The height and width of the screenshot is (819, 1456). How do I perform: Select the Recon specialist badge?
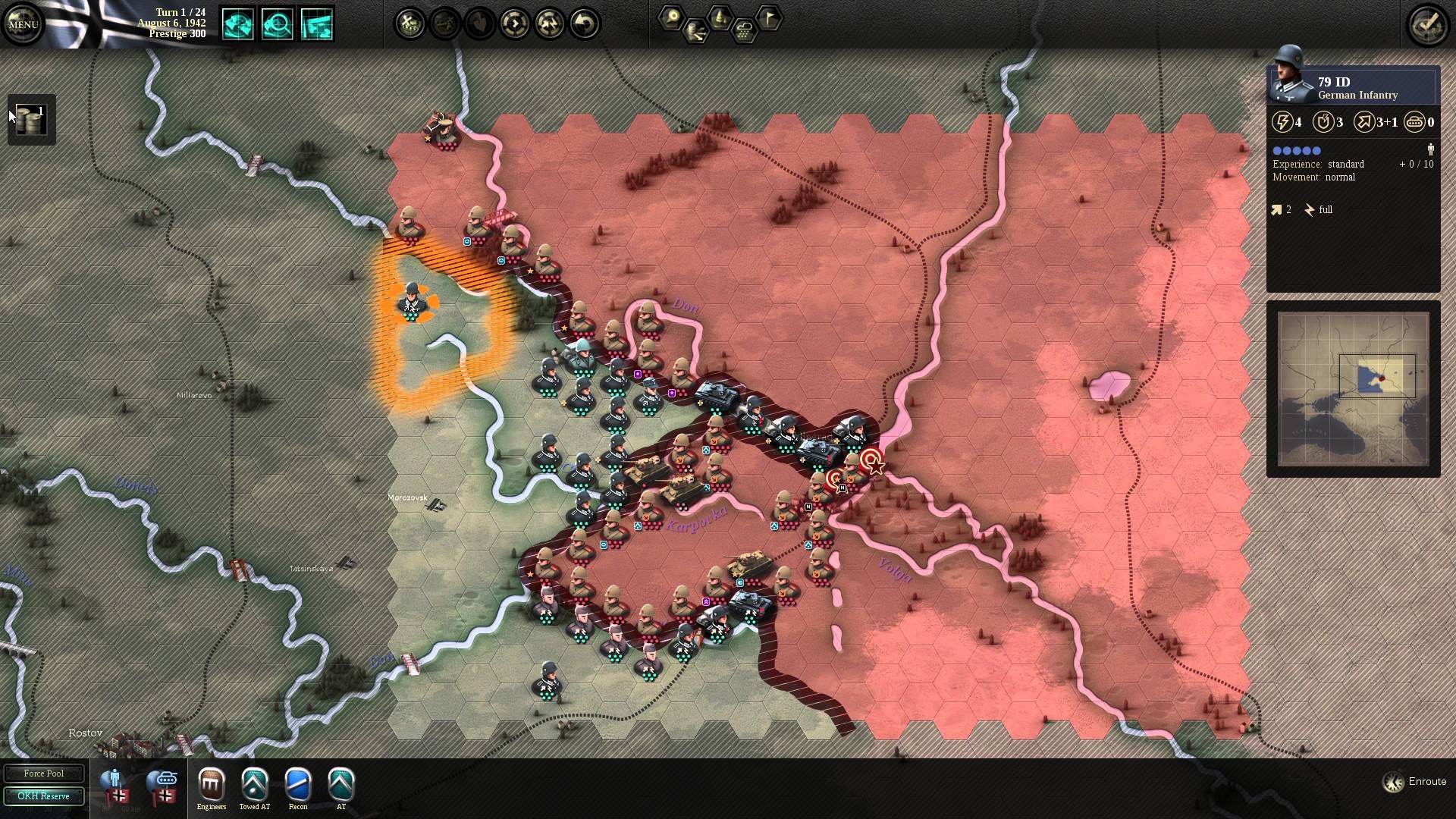click(x=298, y=785)
